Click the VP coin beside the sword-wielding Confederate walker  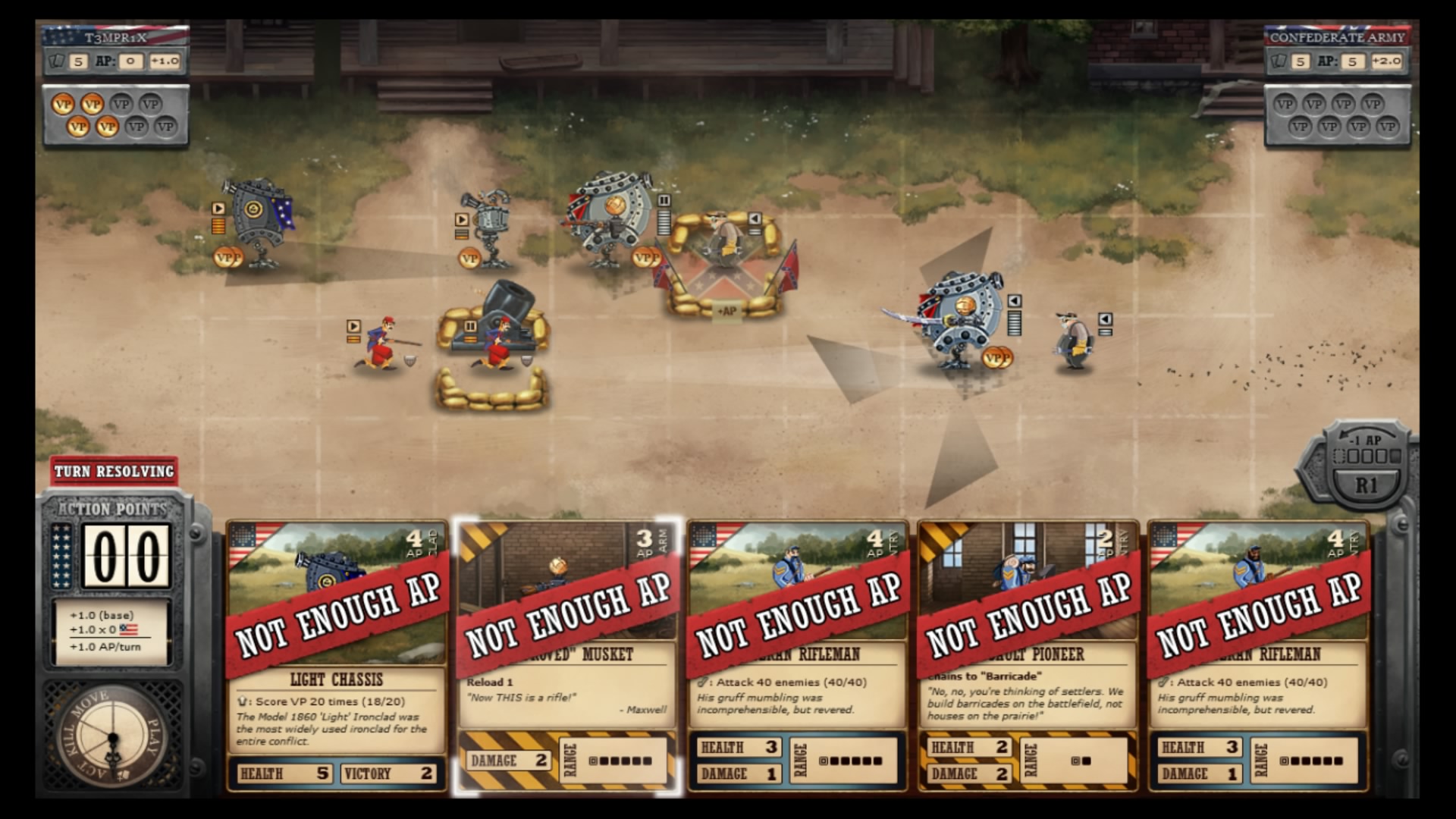pyautogui.click(x=996, y=357)
